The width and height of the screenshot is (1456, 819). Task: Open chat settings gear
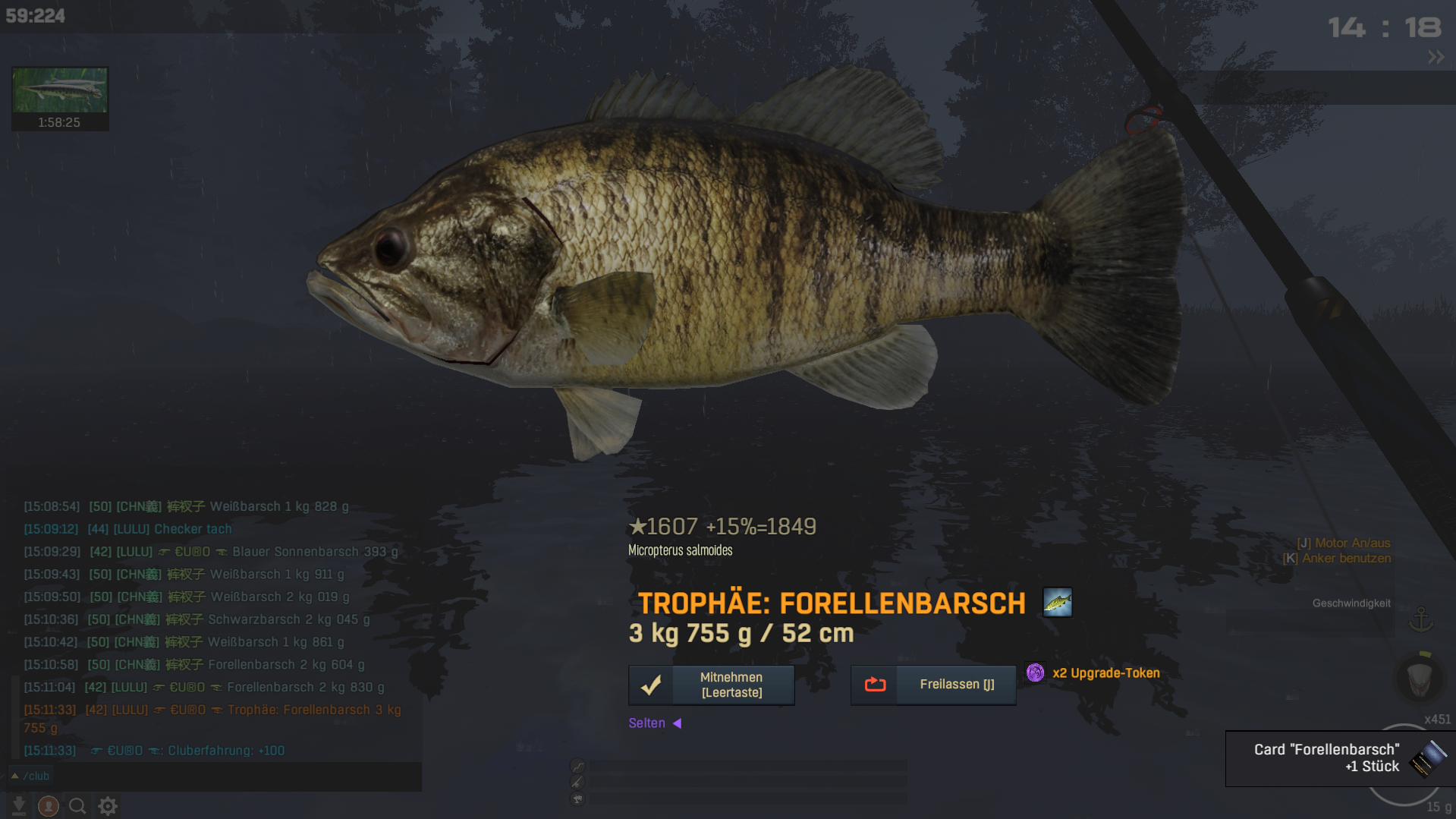[x=108, y=805]
